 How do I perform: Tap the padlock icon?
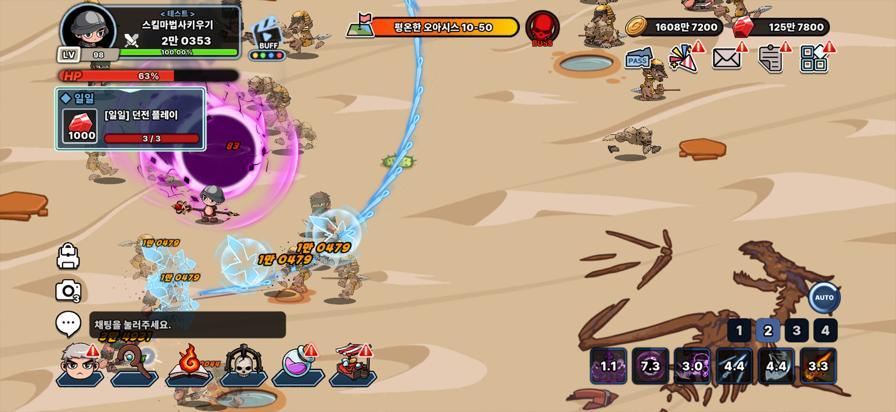(x=68, y=257)
